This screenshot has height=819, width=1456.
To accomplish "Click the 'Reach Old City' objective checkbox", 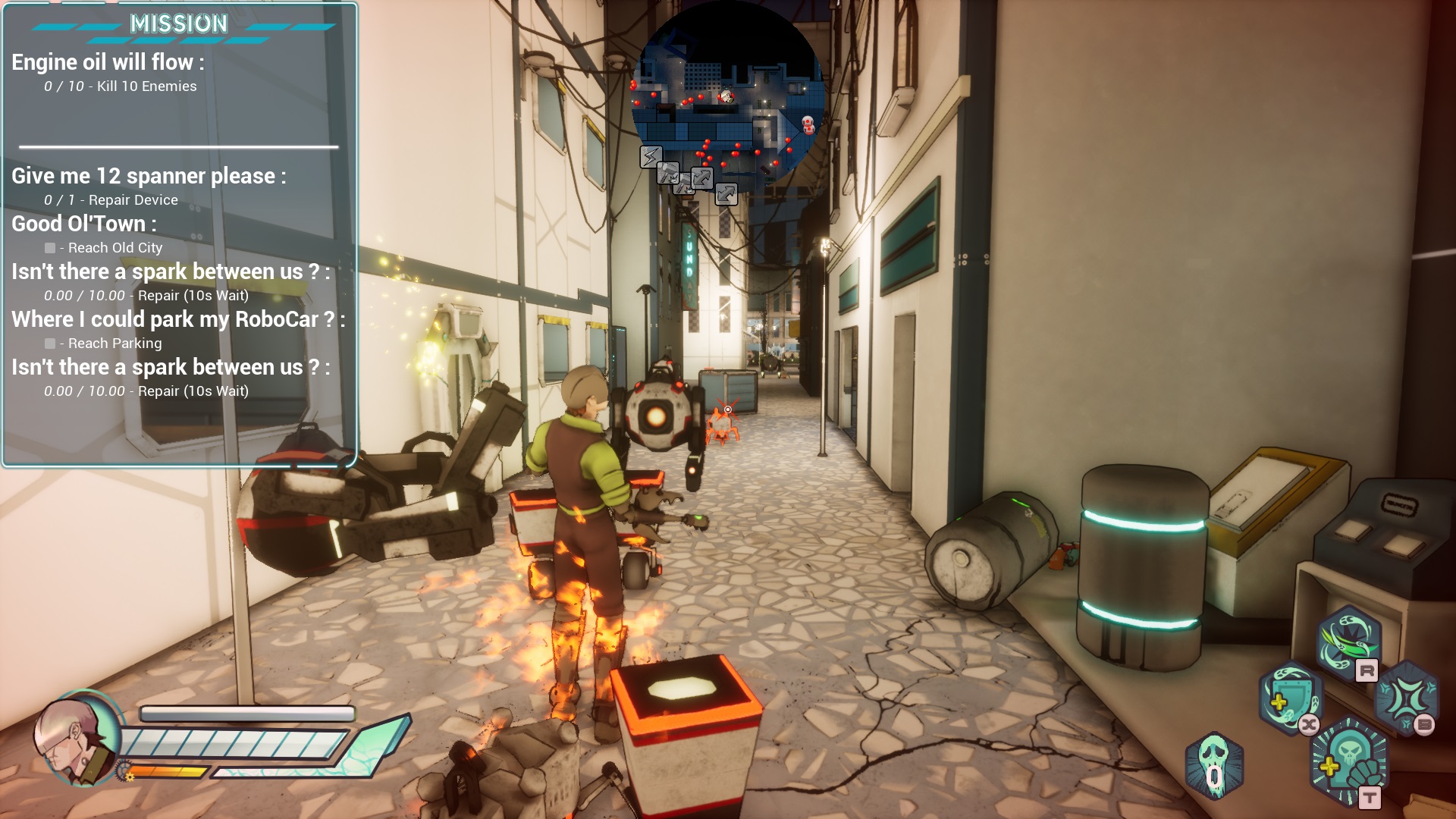I will 50,248.
